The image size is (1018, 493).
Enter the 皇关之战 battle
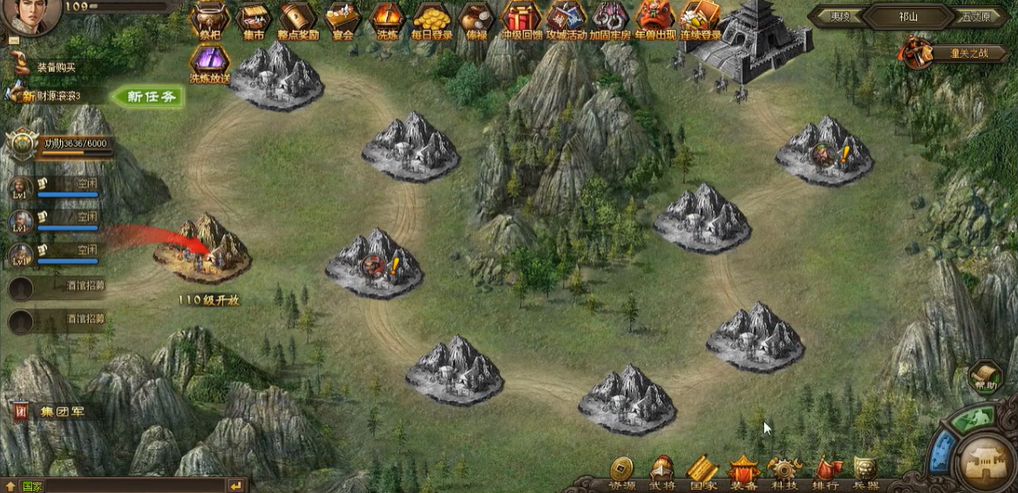point(932,52)
